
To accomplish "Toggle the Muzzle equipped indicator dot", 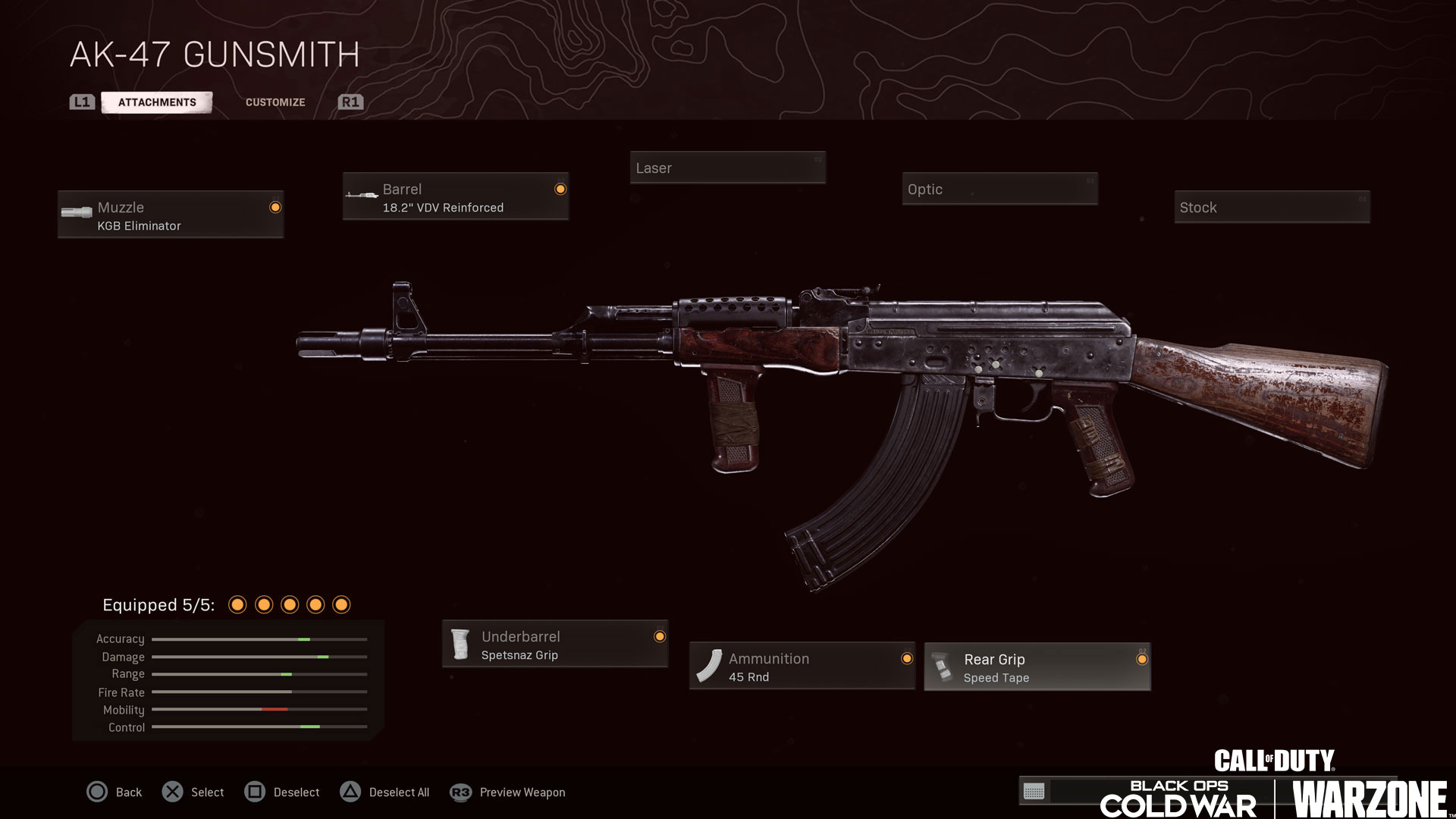I will [x=275, y=206].
